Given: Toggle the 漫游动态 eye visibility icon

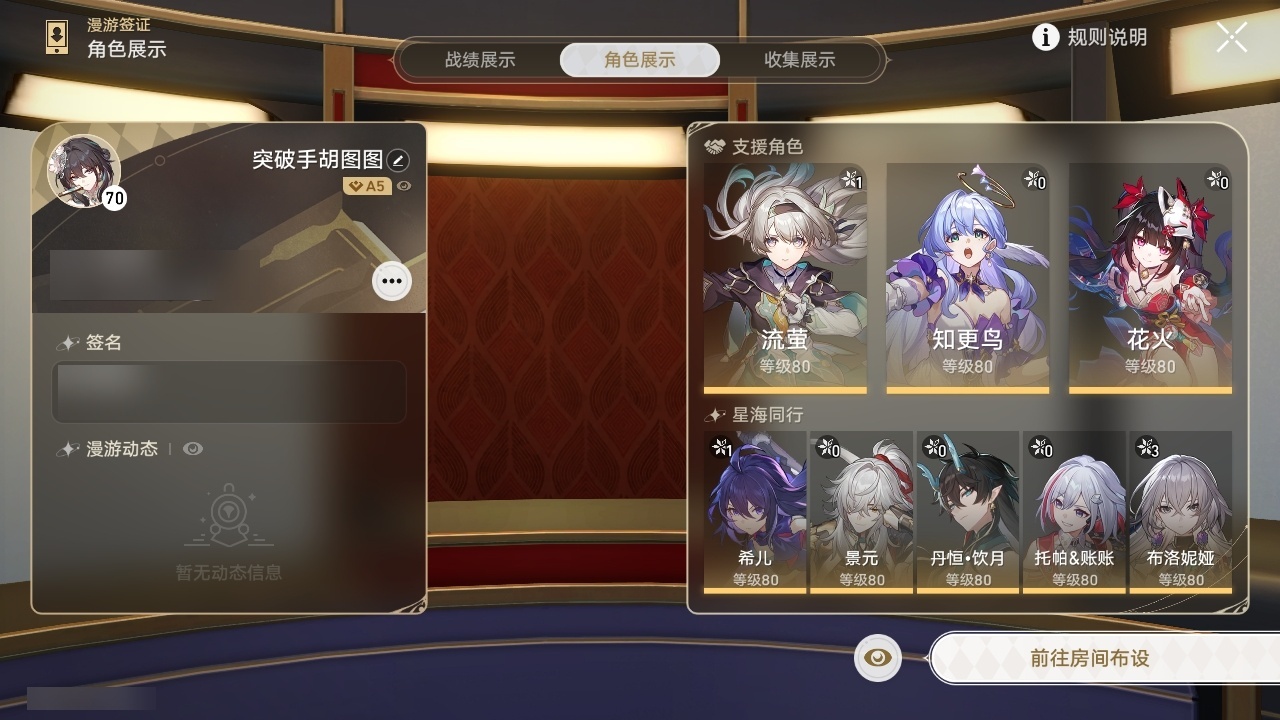Looking at the screenshot, I should [194, 448].
